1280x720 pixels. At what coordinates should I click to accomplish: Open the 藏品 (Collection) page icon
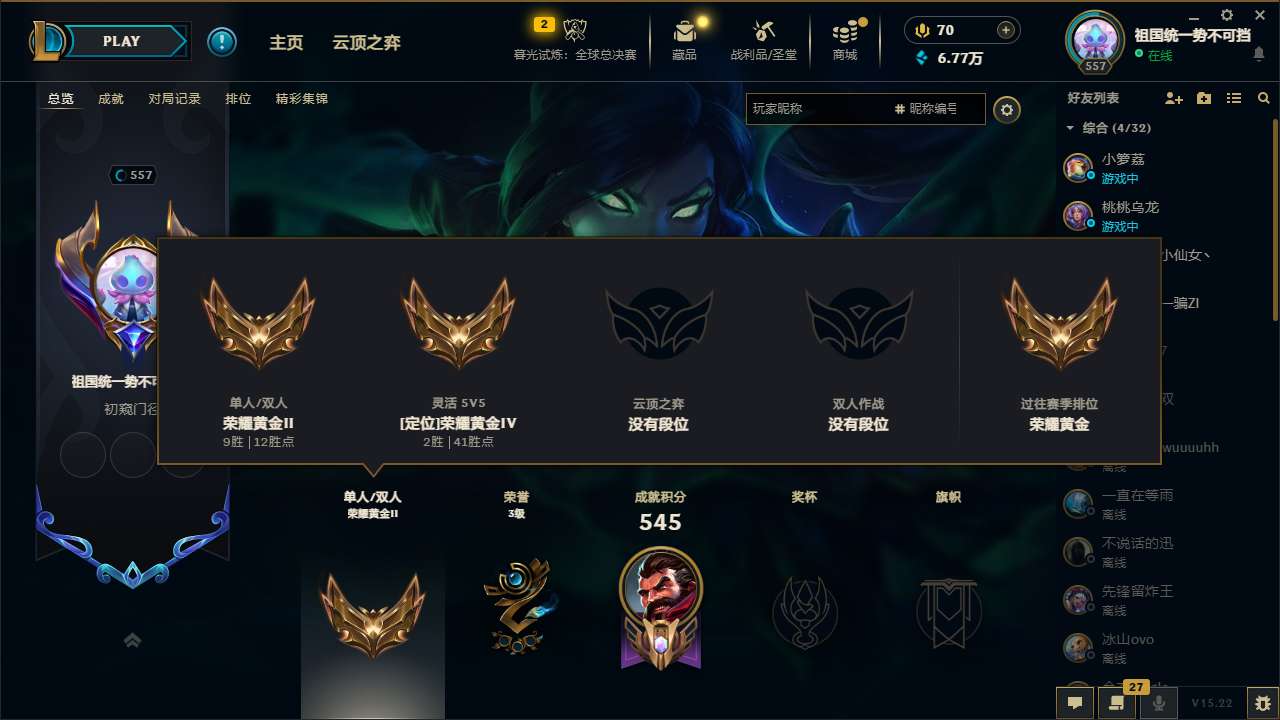click(685, 30)
